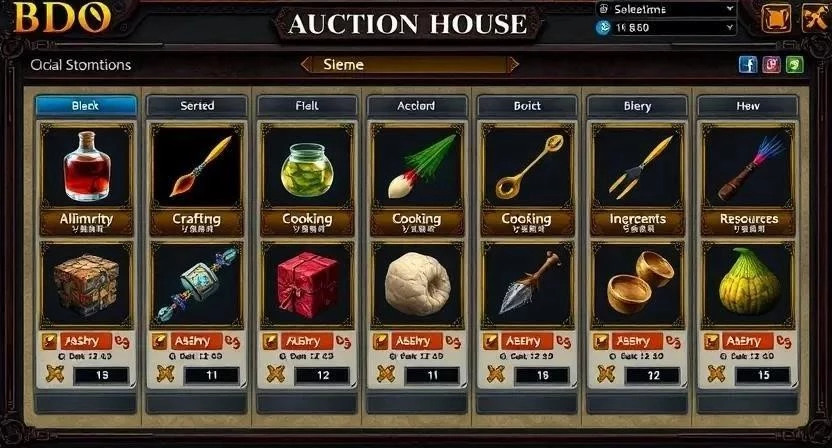Choose the ornate colored cube listing
The height and width of the screenshot is (448, 832).
click(86, 282)
